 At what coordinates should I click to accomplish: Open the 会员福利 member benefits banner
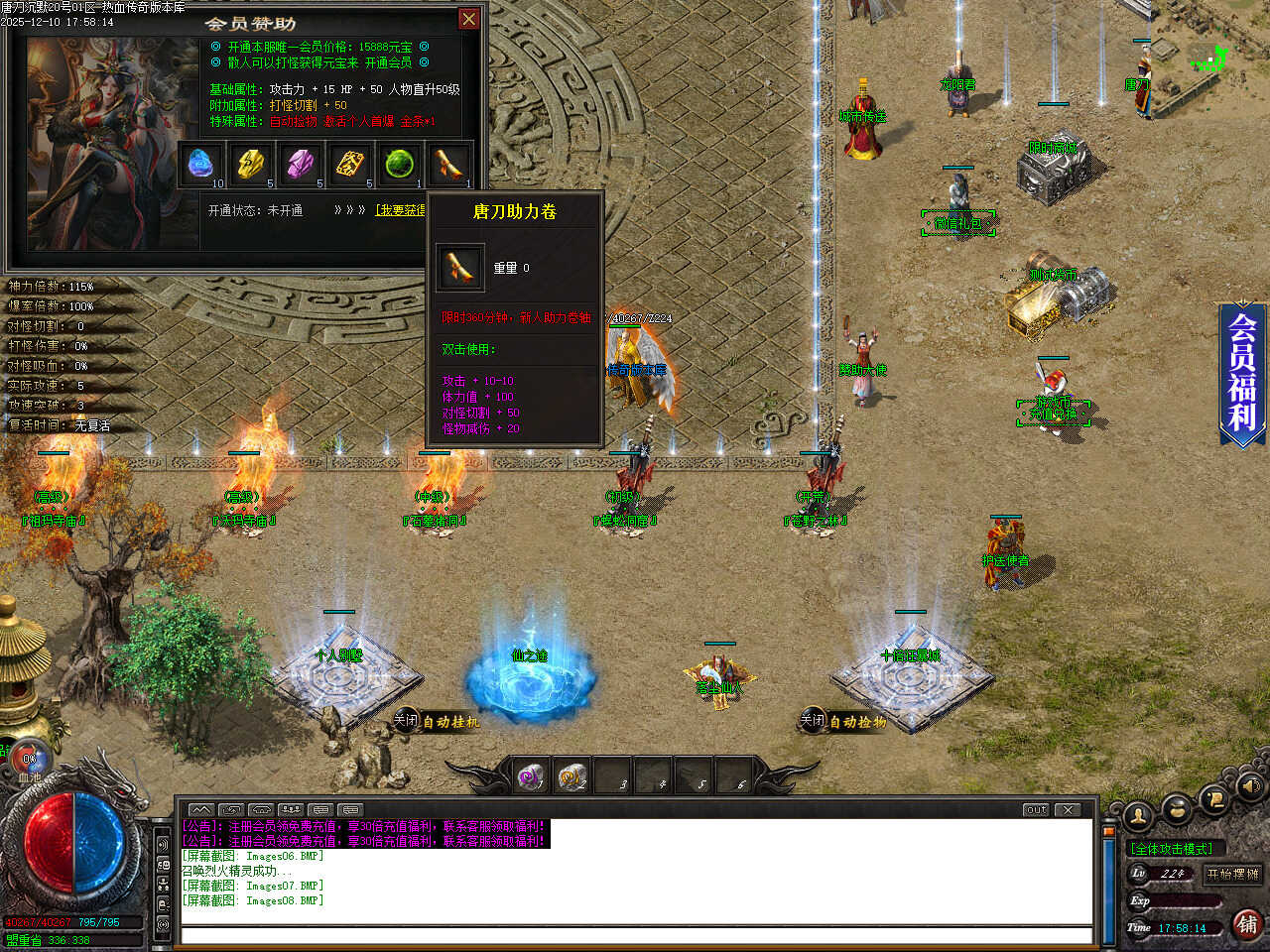[x=1242, y=372]
